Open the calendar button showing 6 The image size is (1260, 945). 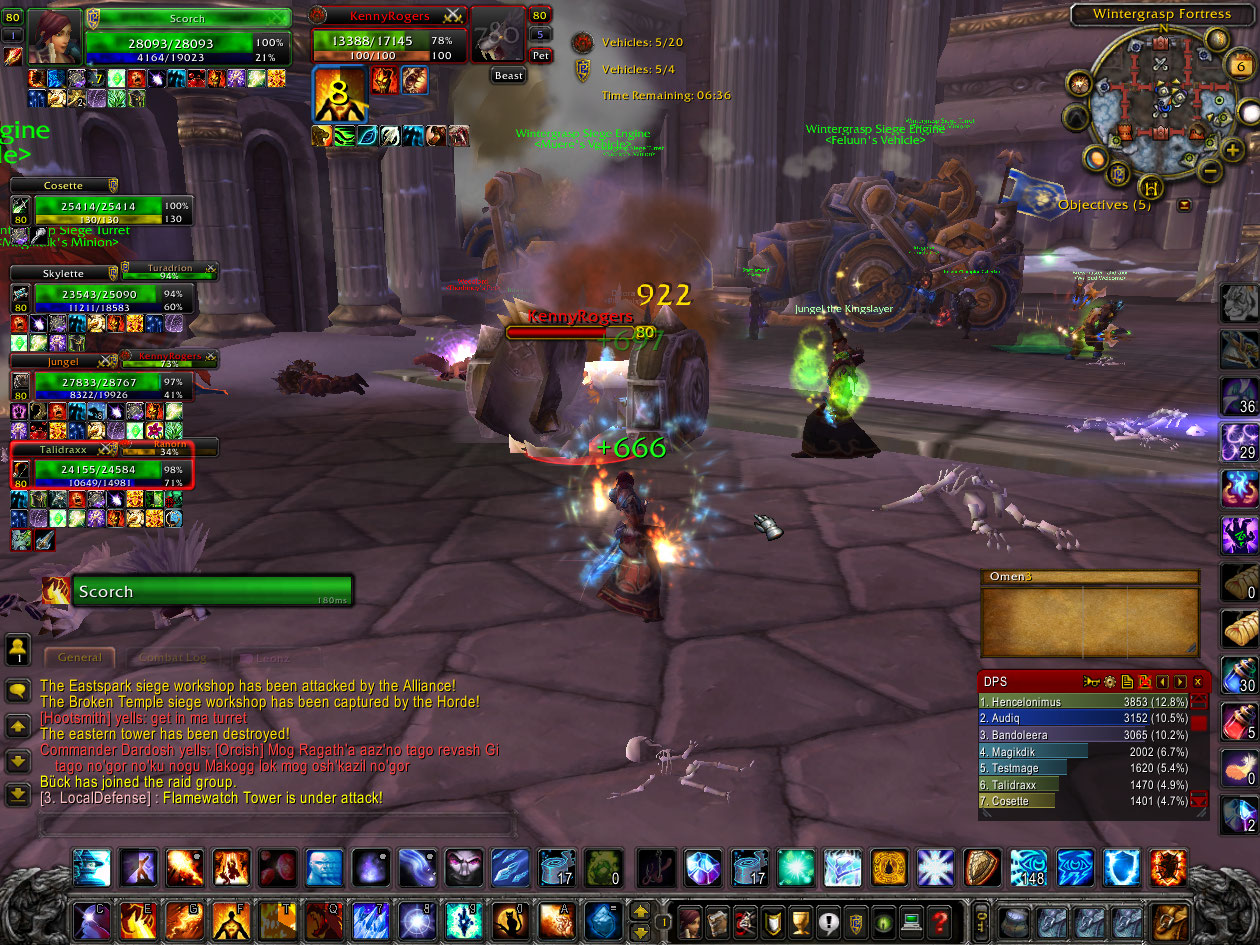(x=1240, y=67)
